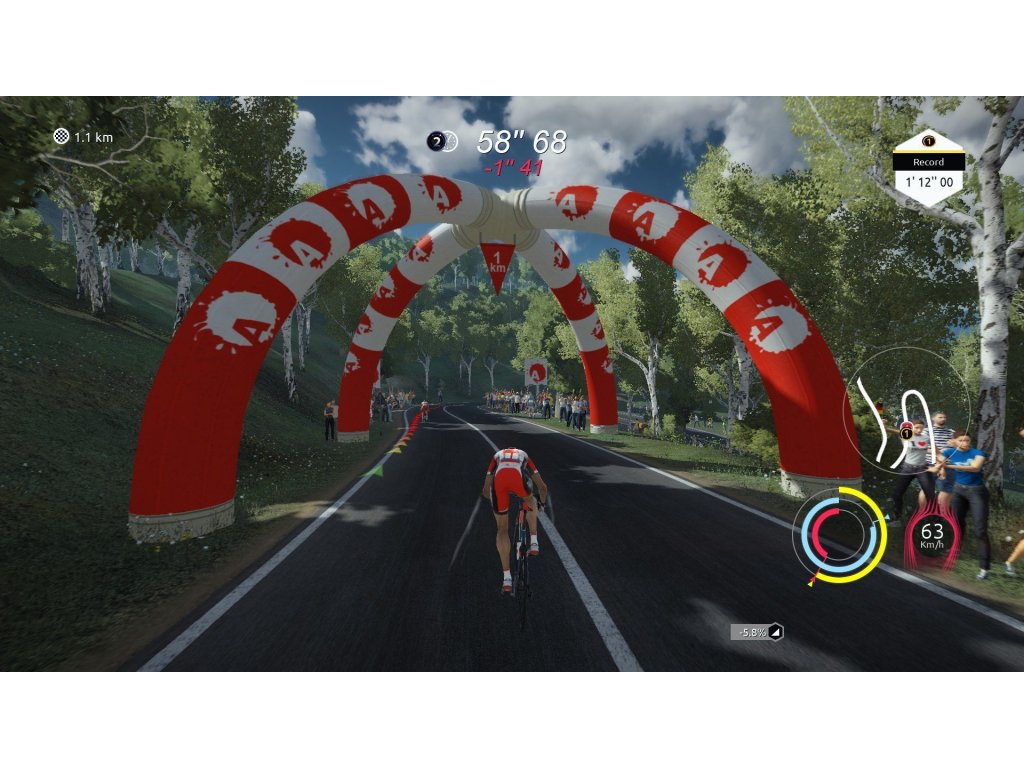This screenshot has width=1024, height=768.
Task: Click the checkered flag distance icon
Action: 61,136
